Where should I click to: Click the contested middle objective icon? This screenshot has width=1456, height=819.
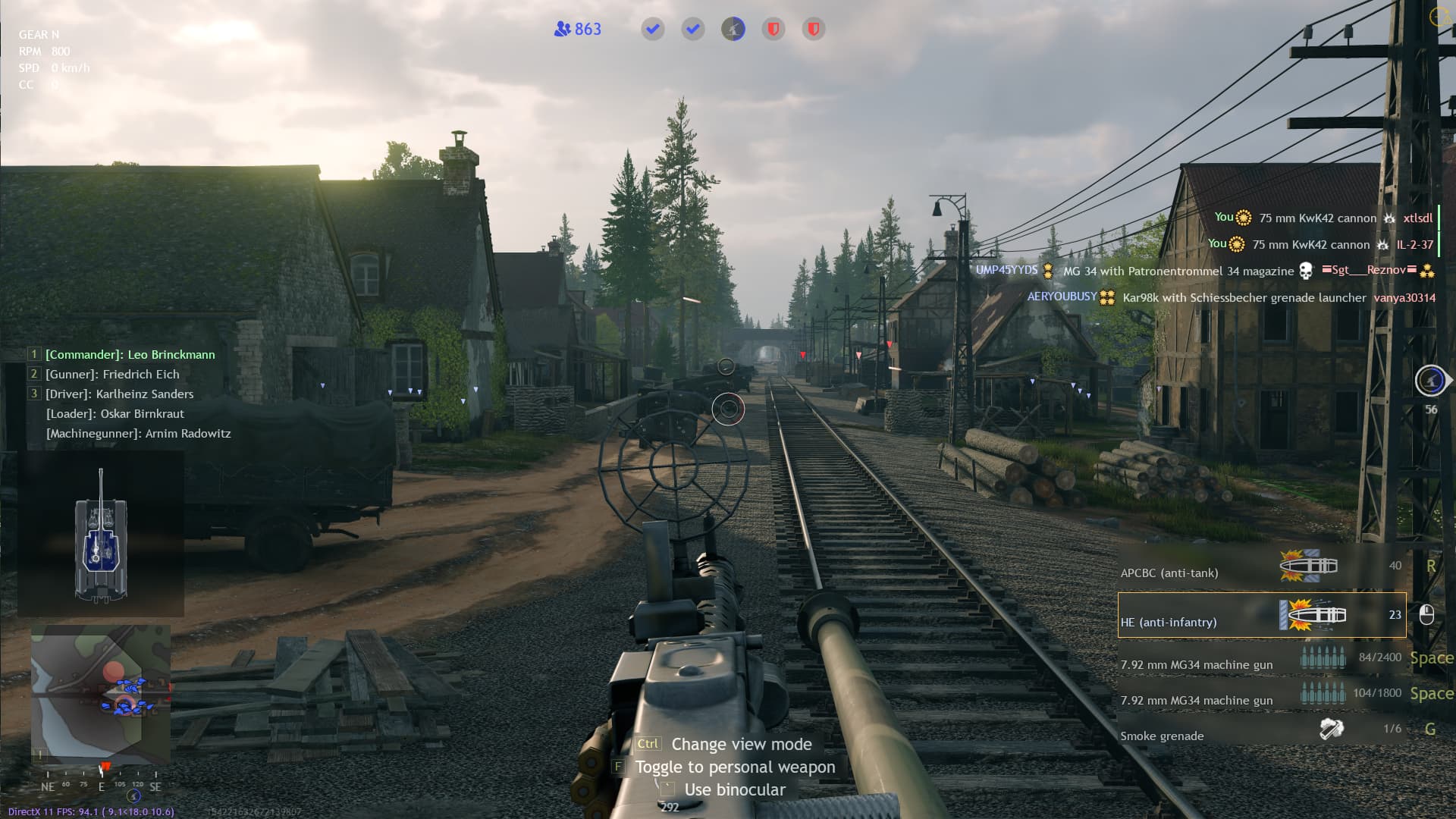[733, 30]
